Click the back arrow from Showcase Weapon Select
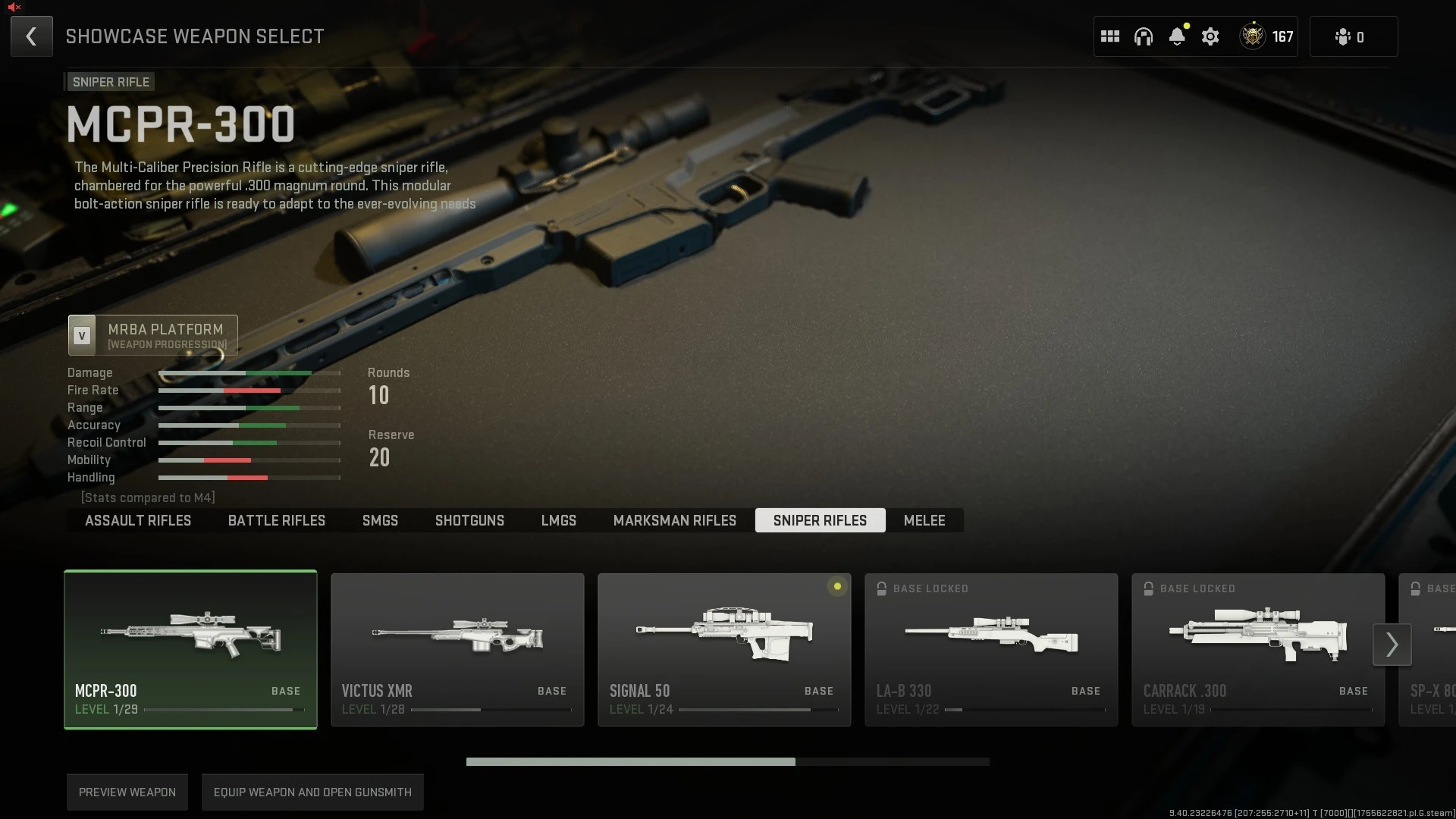1456x819 pixels. (x=31, y=36)
